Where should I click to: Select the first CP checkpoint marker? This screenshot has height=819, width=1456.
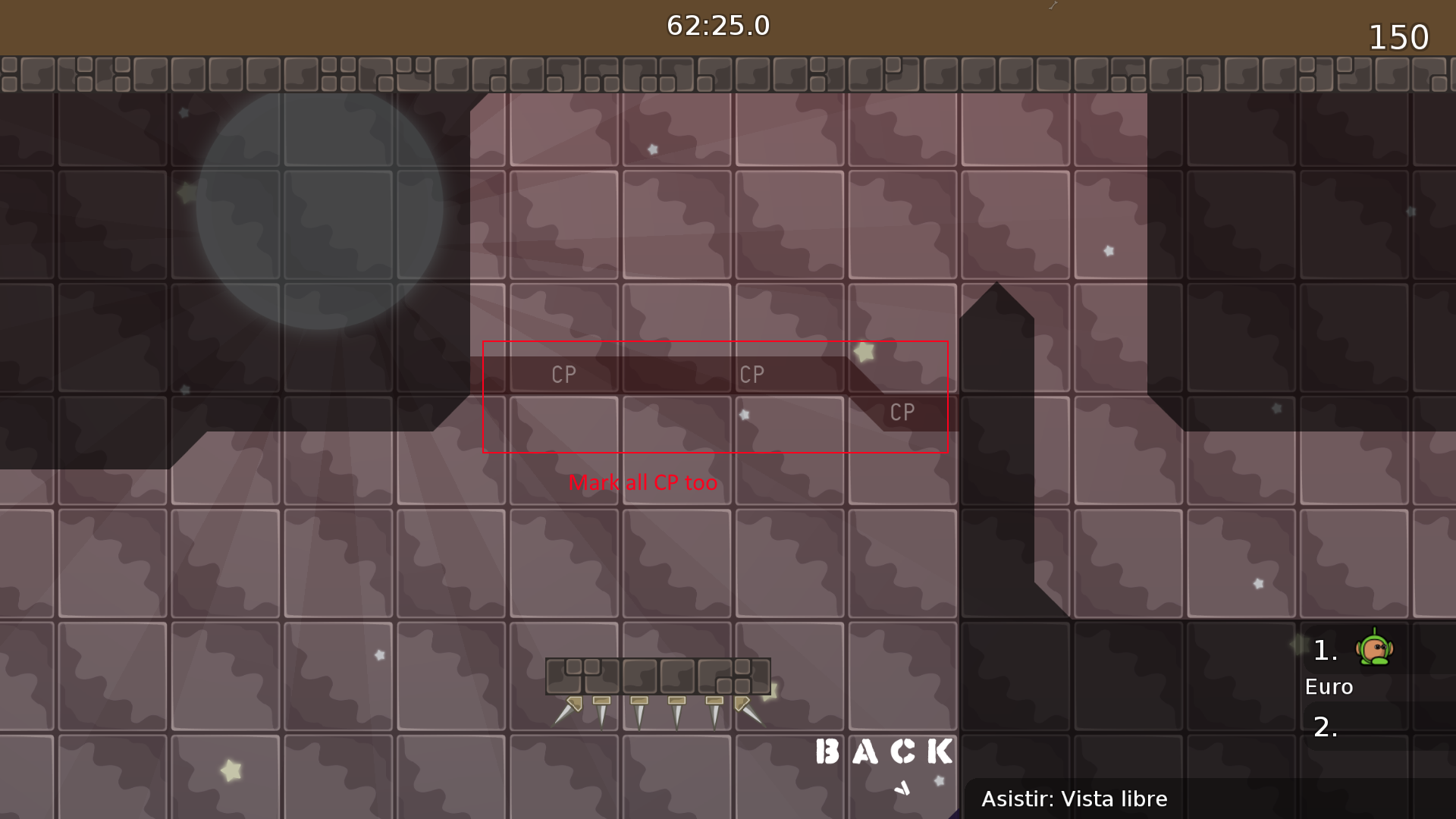[x=562, y=373]
